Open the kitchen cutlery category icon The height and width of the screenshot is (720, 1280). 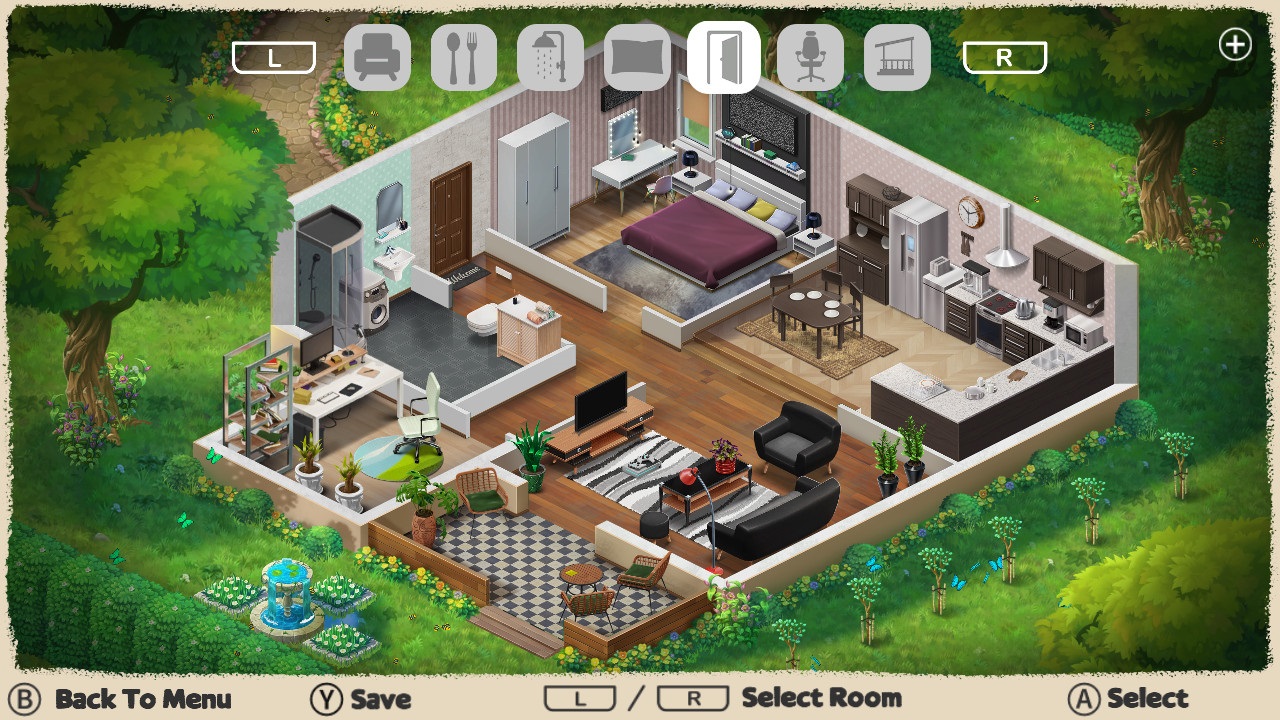click(x=464, y=57)
